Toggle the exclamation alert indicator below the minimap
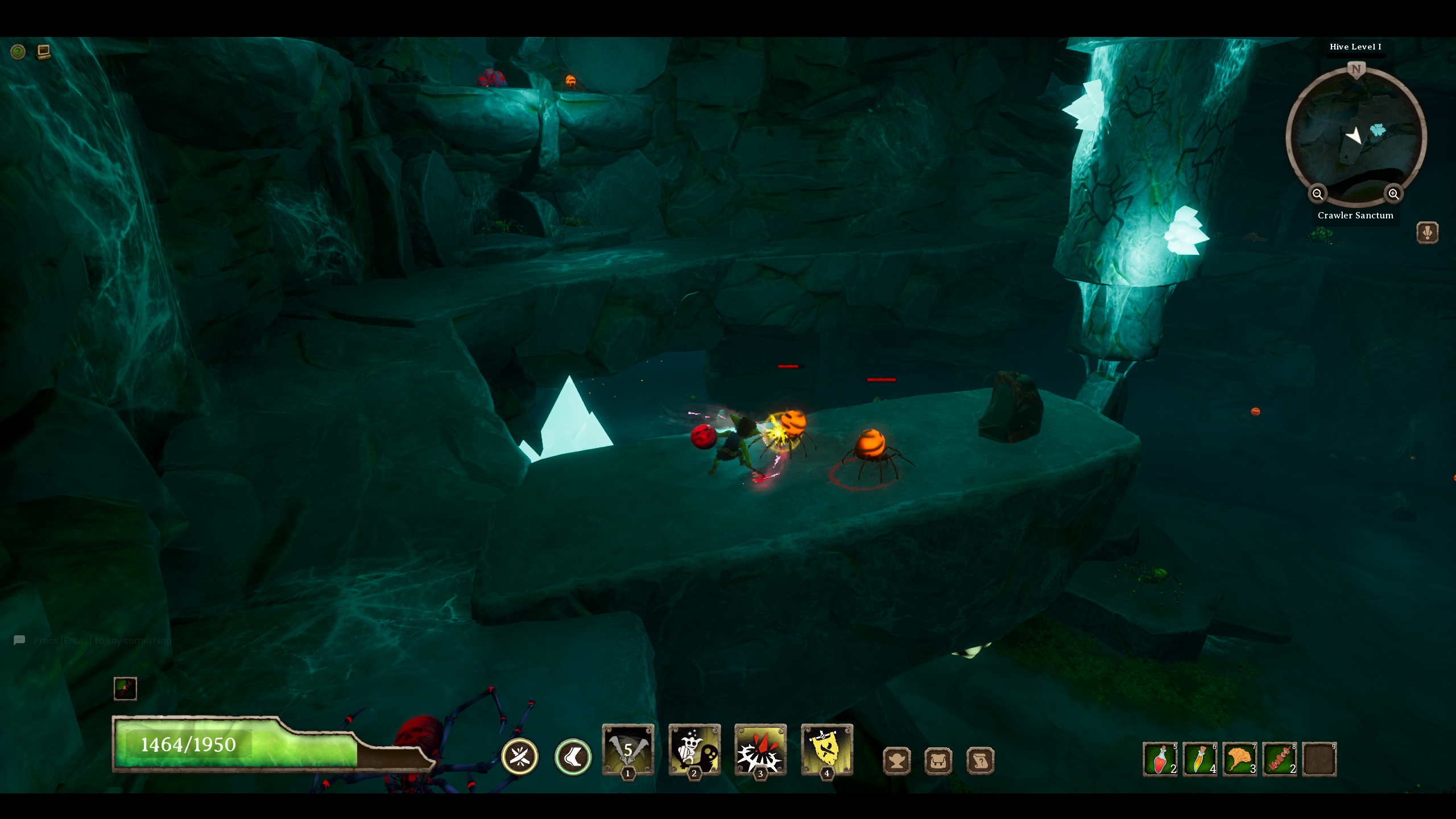 click(x=1428, y=233)
